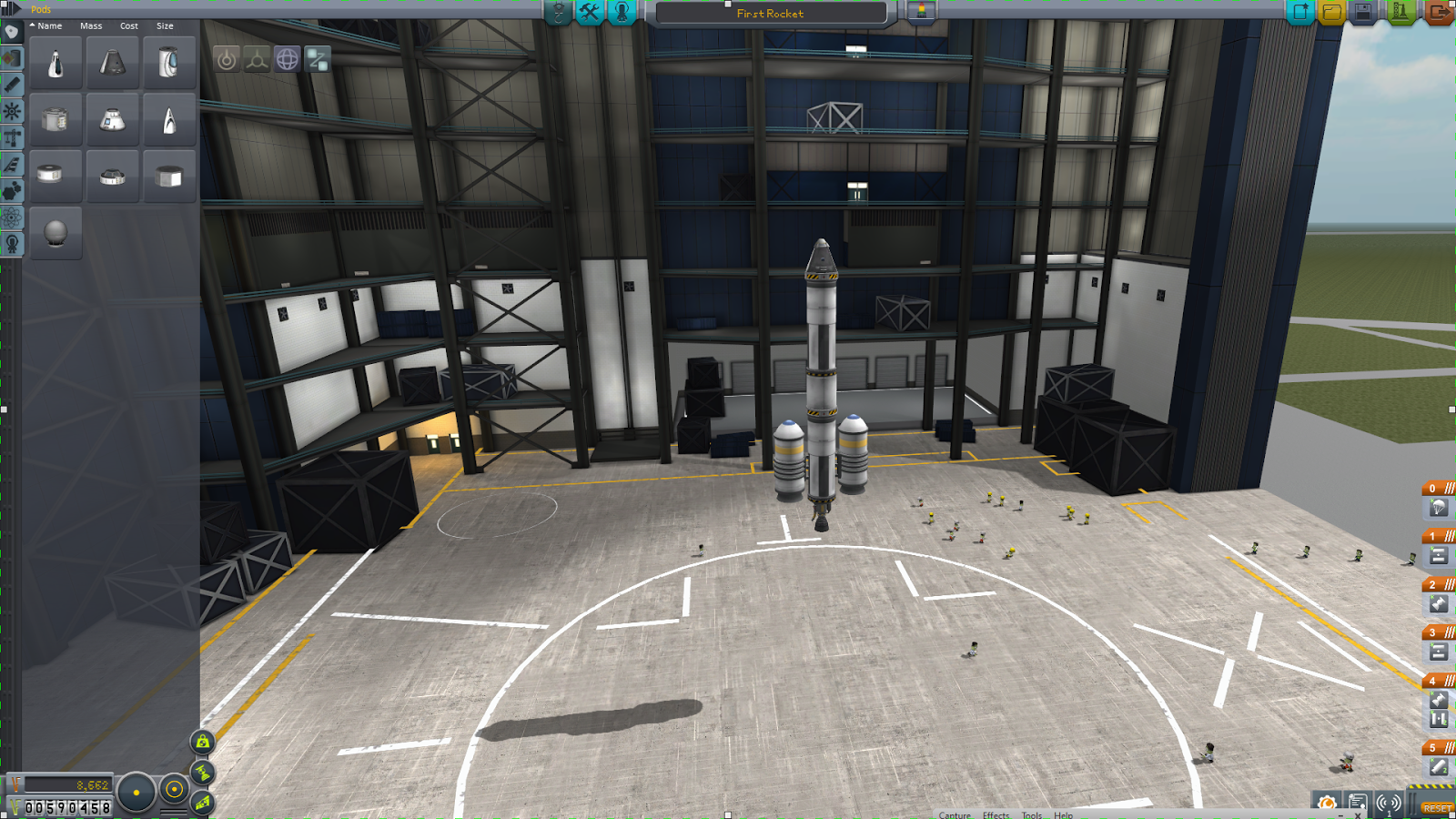
Task: Save the current craft
Action: point(1364,12)
